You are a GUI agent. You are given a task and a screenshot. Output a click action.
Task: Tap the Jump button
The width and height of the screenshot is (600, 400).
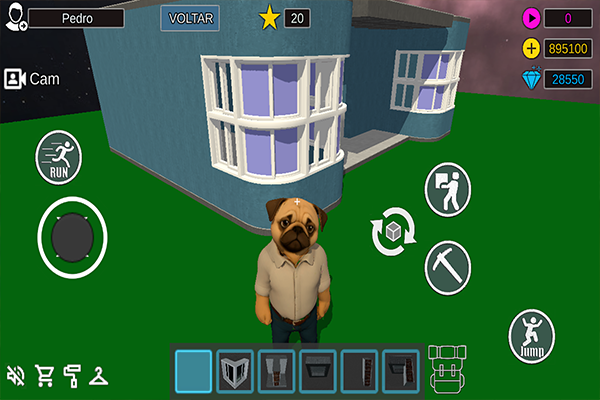pos(531,336)
